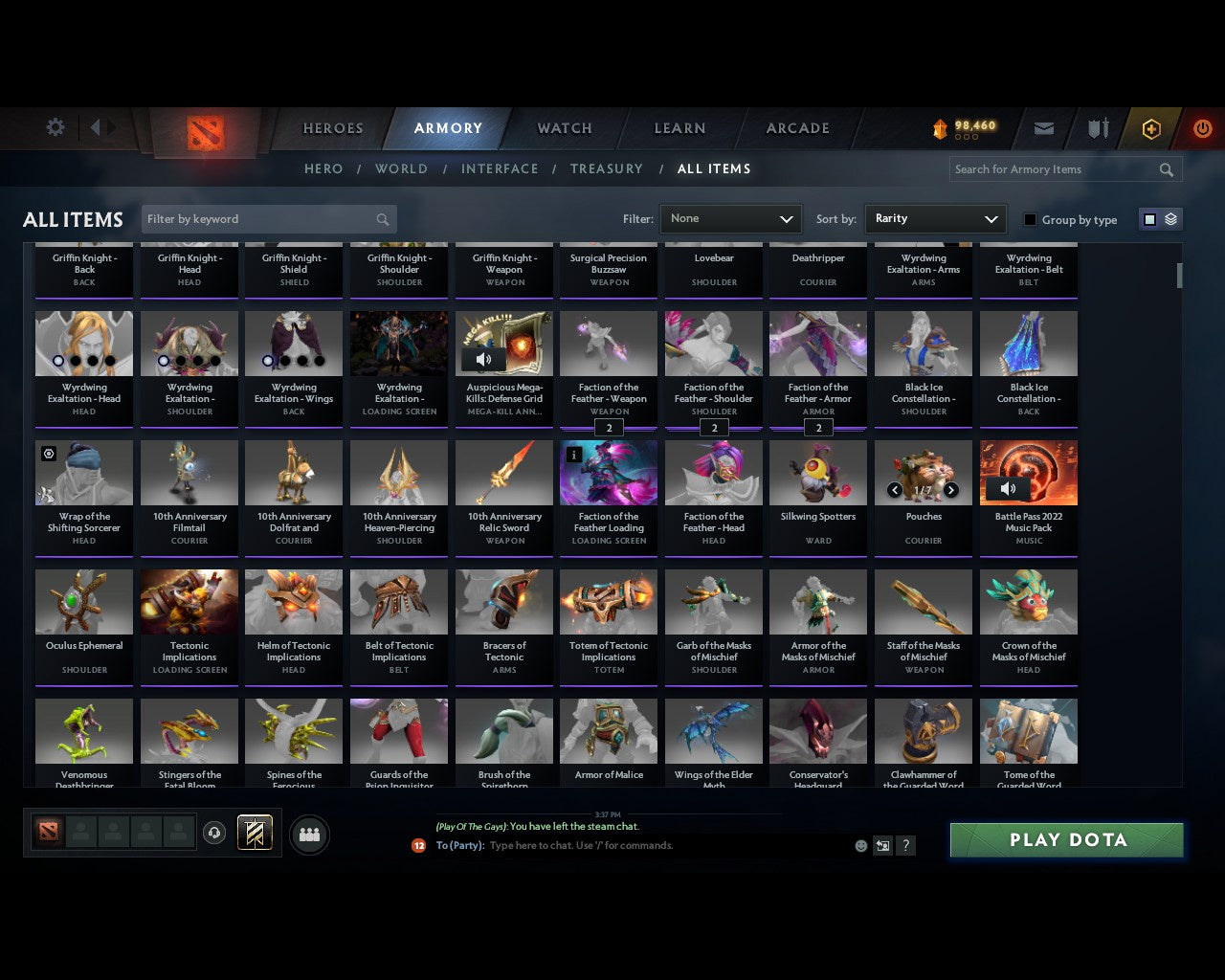Click the red power button icon
The height and width of the screenshot is (980, 1225).
pos(1203,128)
